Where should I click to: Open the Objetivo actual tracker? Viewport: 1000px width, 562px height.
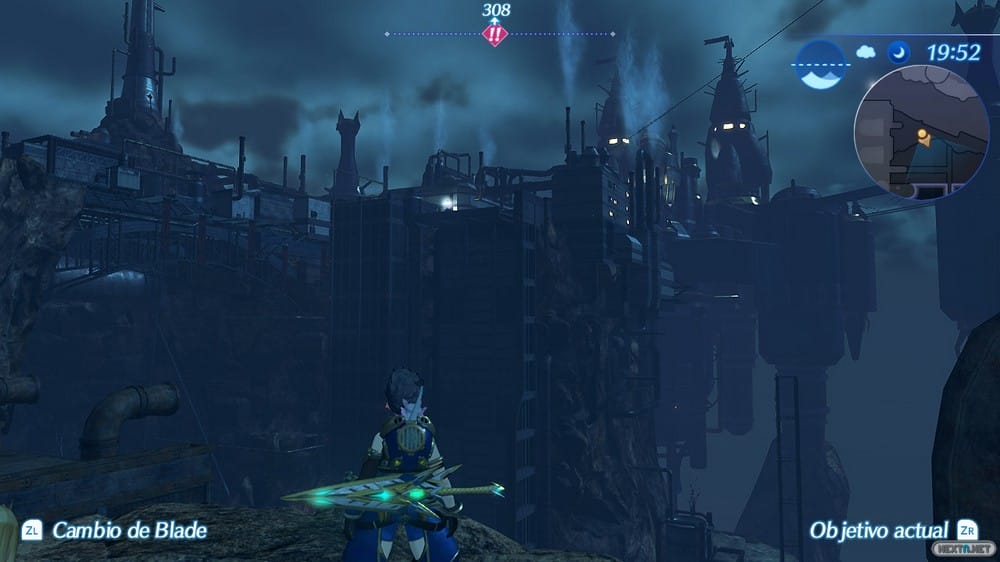878,529
